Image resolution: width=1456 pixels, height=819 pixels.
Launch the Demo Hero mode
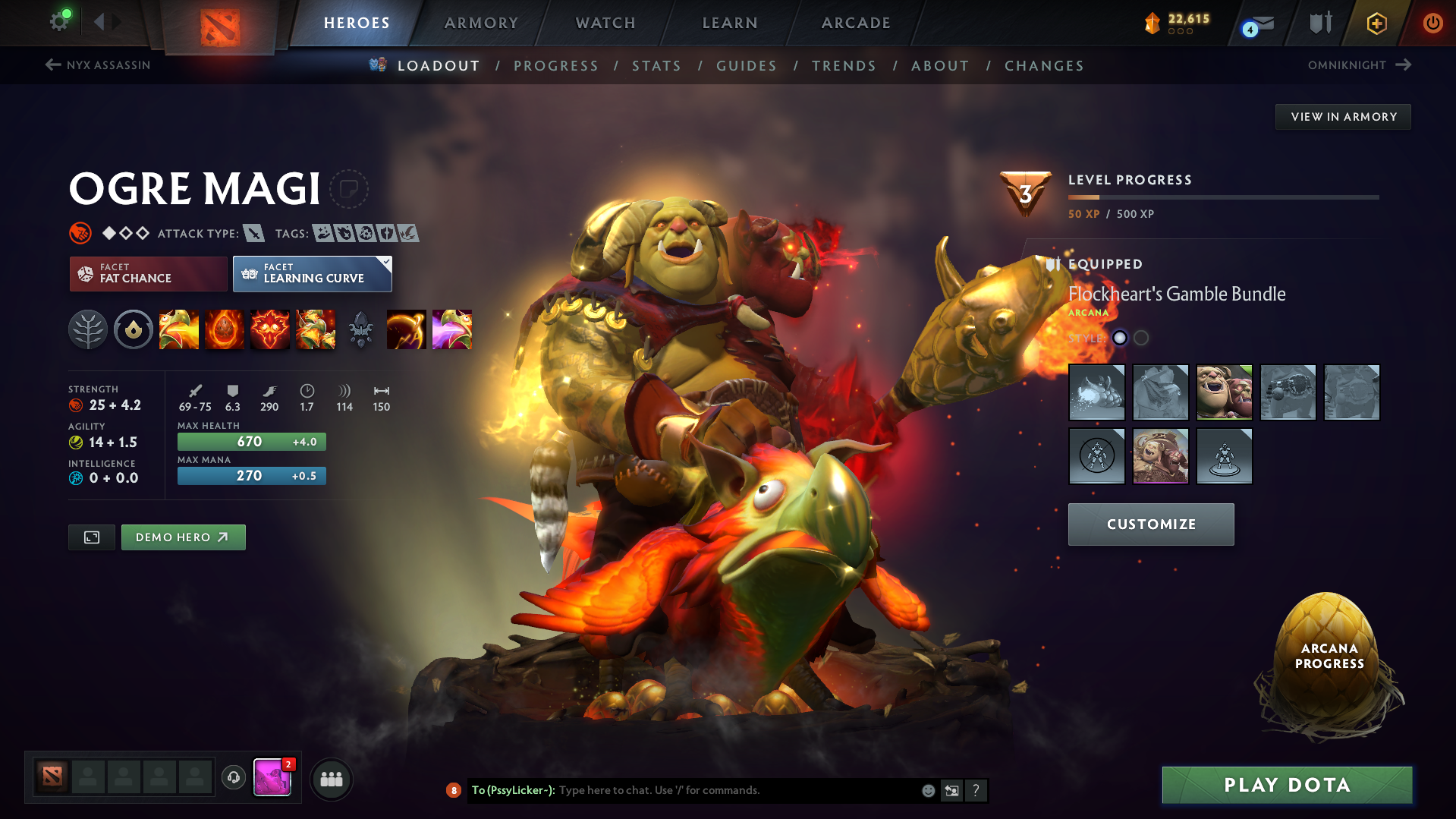point(183,537)
